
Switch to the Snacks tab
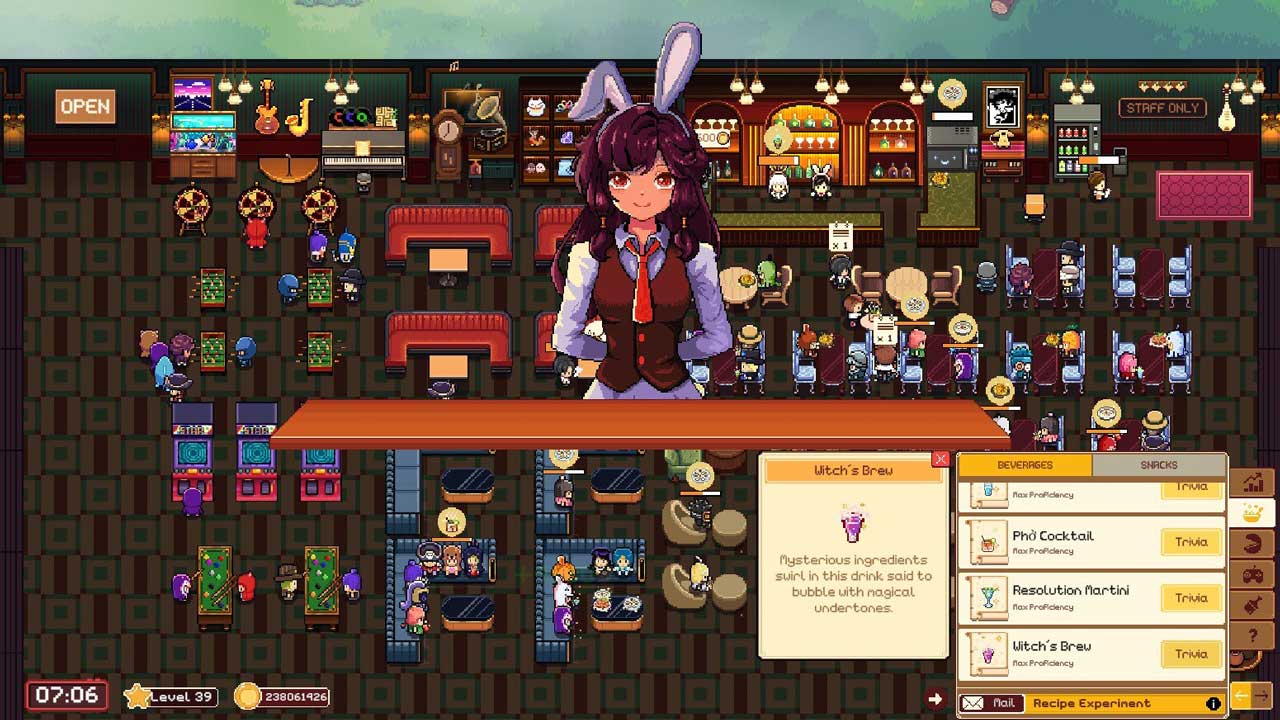[x=1158, y=465]
